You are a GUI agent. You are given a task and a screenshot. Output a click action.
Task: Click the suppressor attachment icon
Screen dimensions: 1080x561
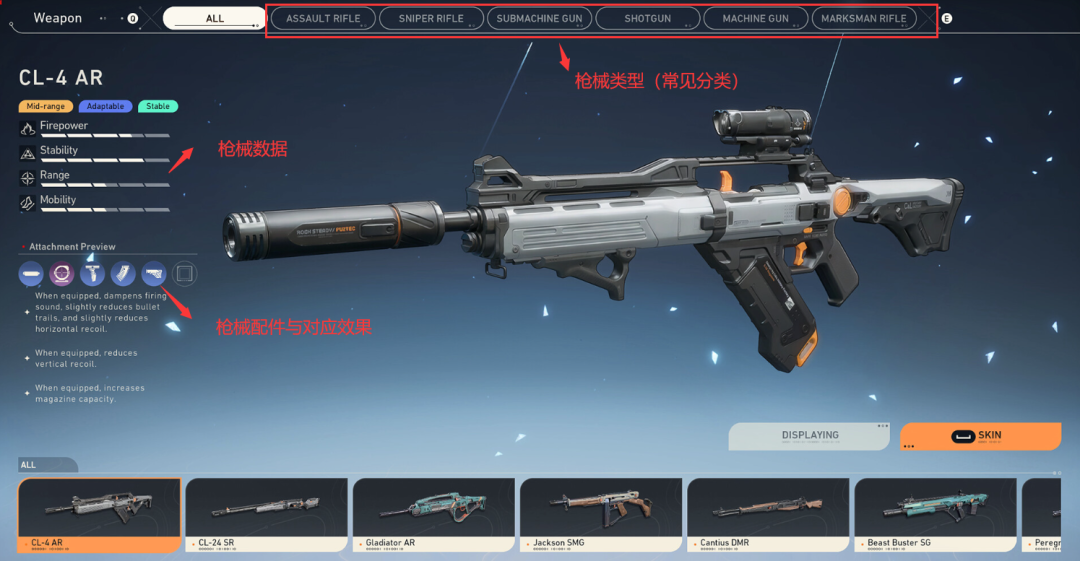tap(31, 273)
